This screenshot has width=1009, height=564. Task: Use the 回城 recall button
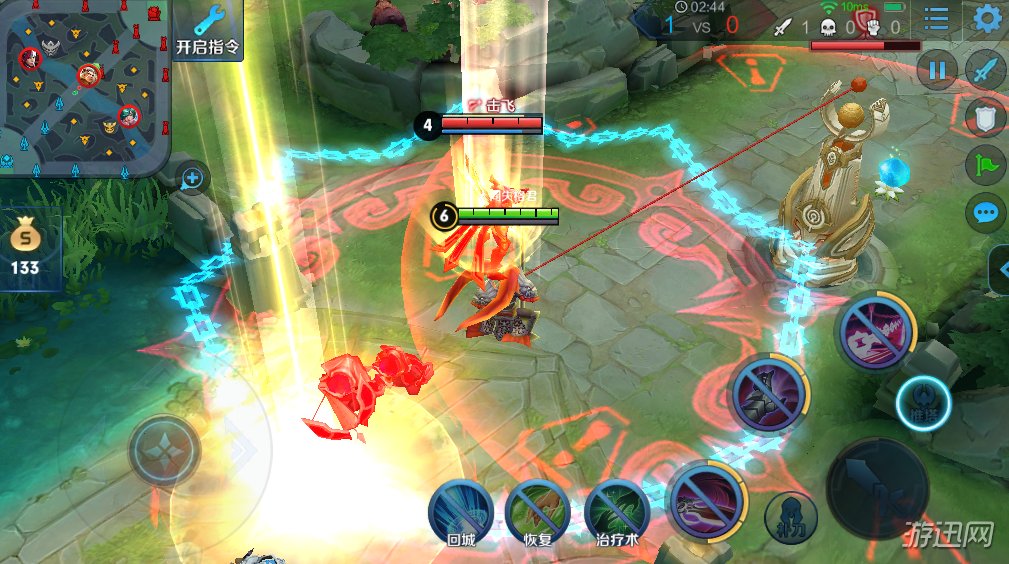coord(460,510)
